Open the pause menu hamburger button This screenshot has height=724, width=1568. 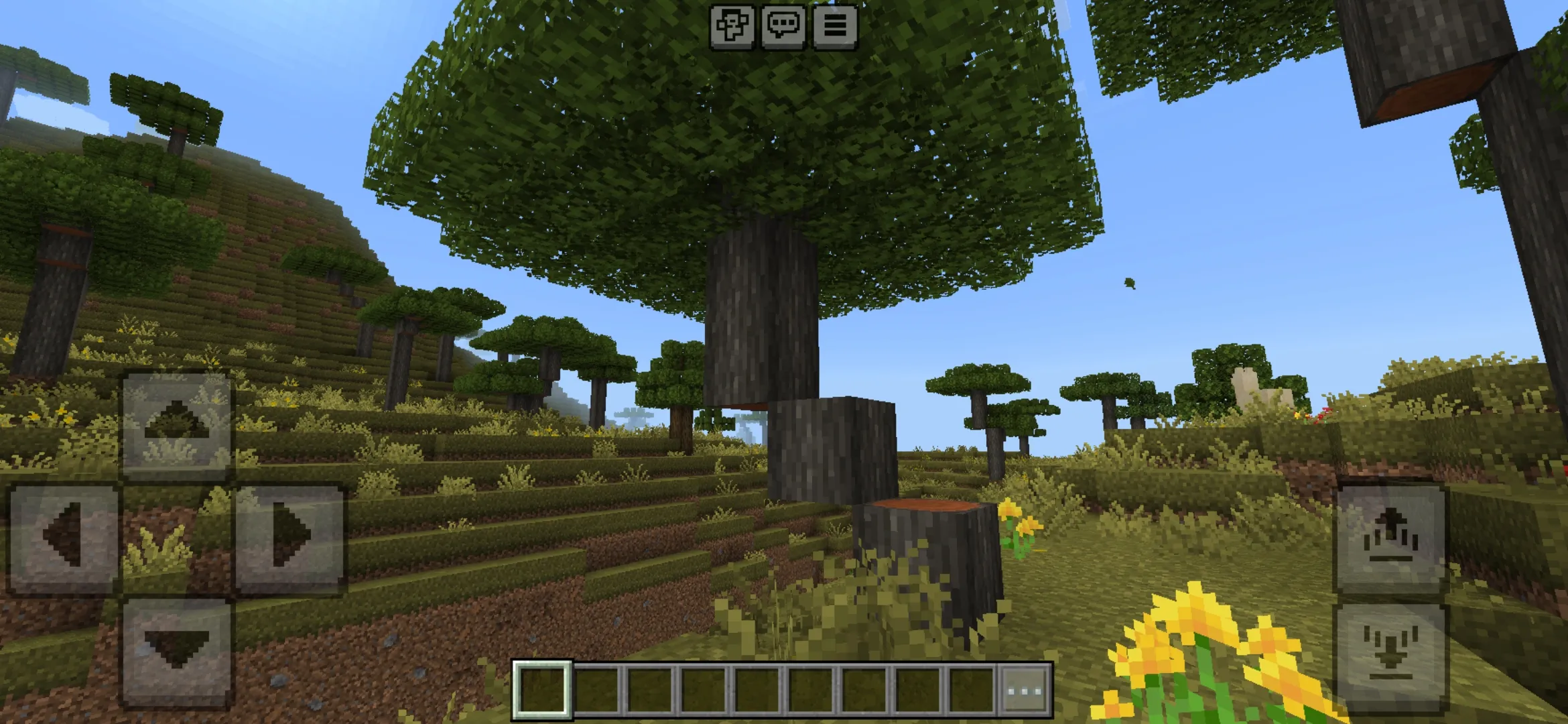coord(835,26)
